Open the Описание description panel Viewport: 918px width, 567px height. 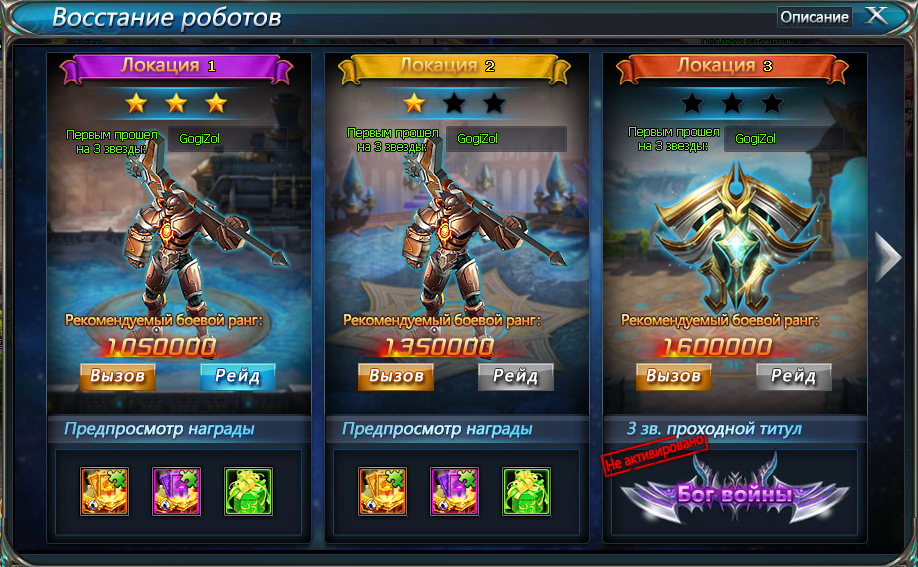click(x=814, y=17)
